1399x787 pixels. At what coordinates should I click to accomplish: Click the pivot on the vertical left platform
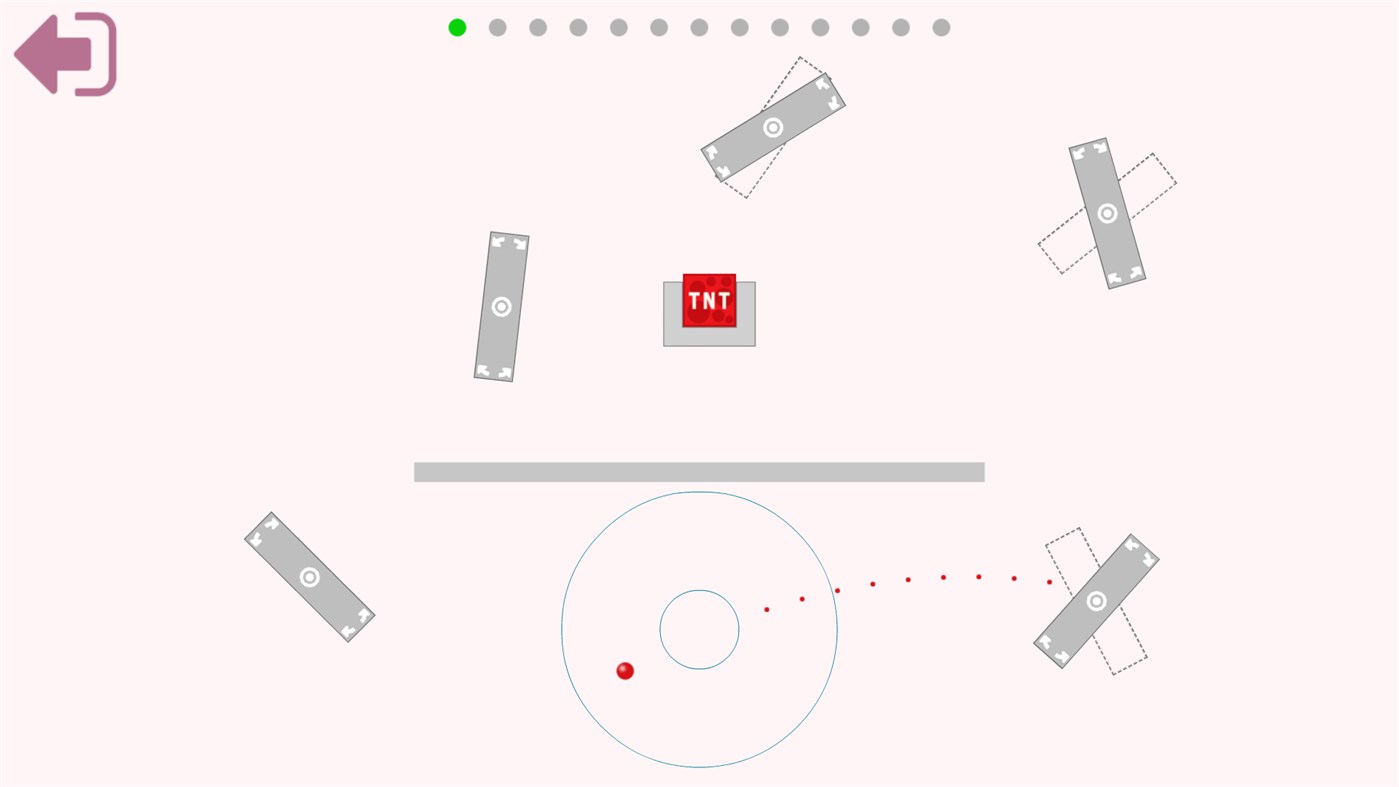[x=500, y=305]
